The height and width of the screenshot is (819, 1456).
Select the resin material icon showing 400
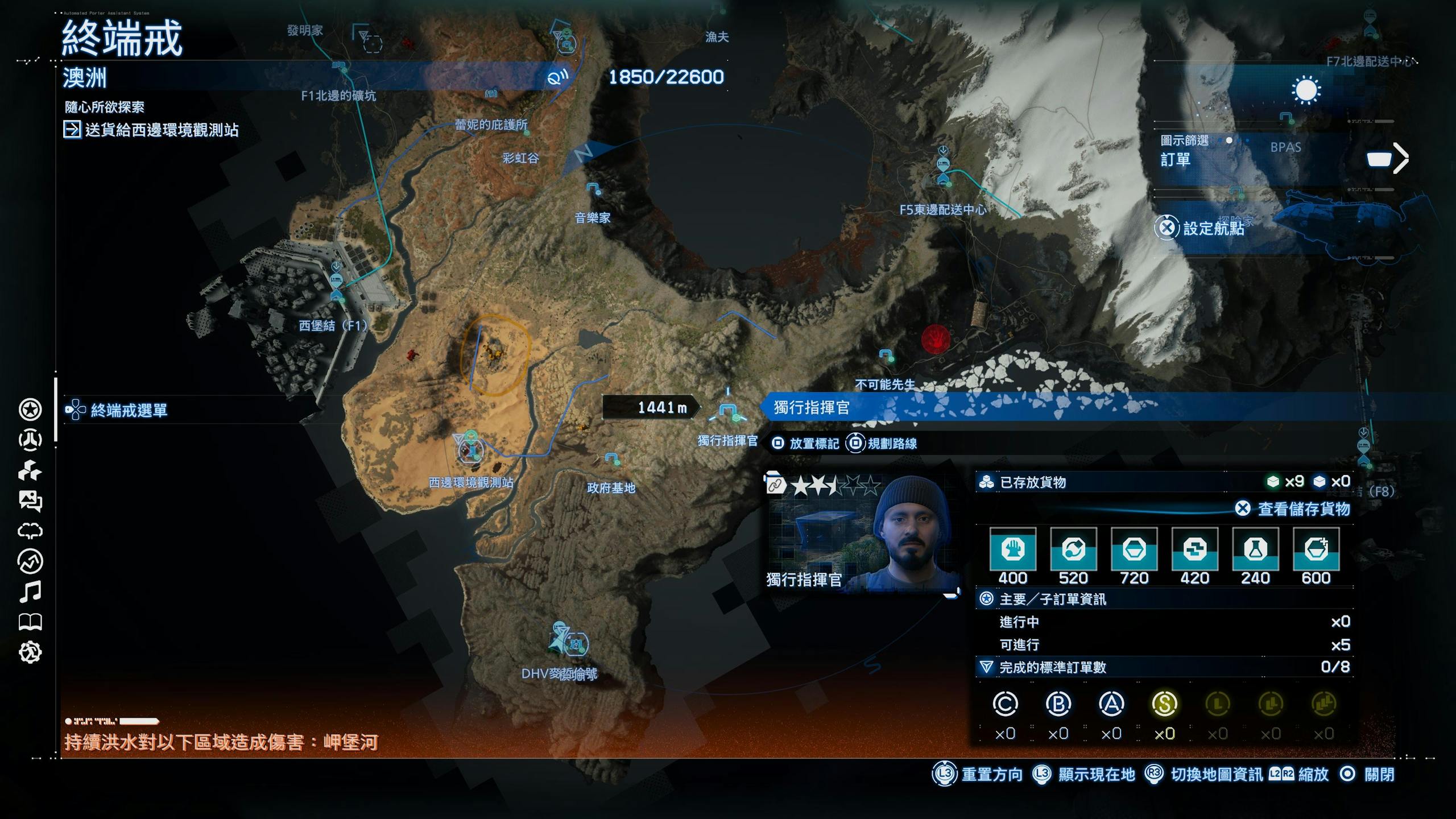(x=1012, y=549)
